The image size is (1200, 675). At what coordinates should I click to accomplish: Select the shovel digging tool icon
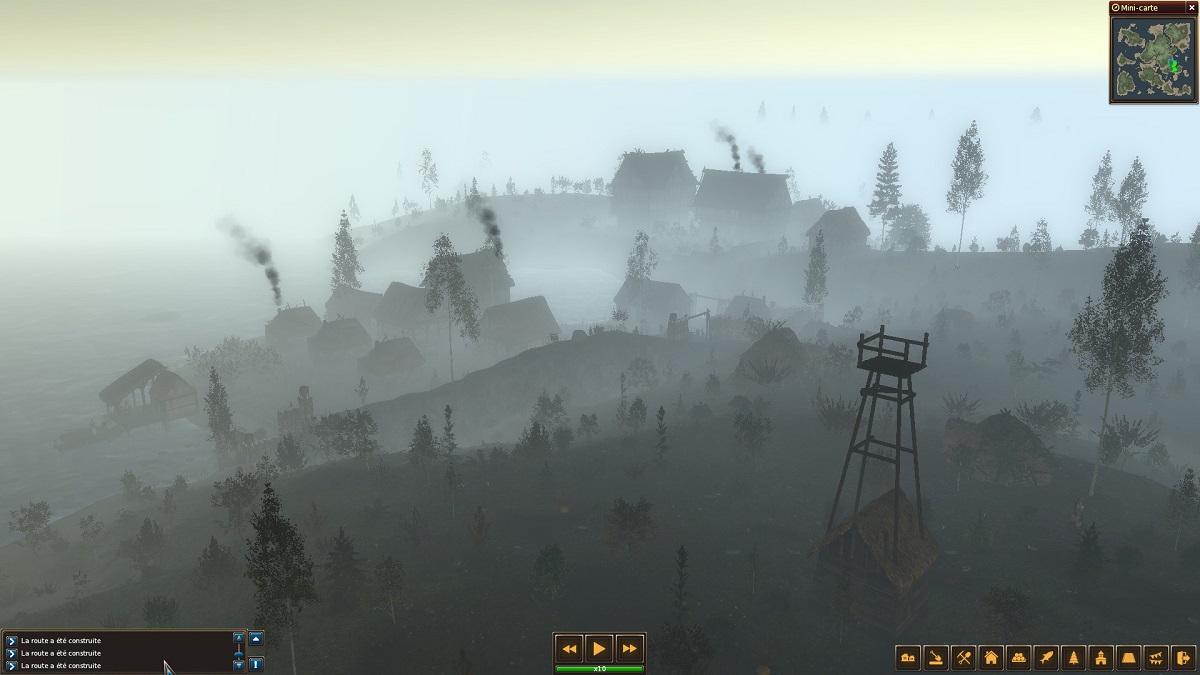tap(936, 657)
